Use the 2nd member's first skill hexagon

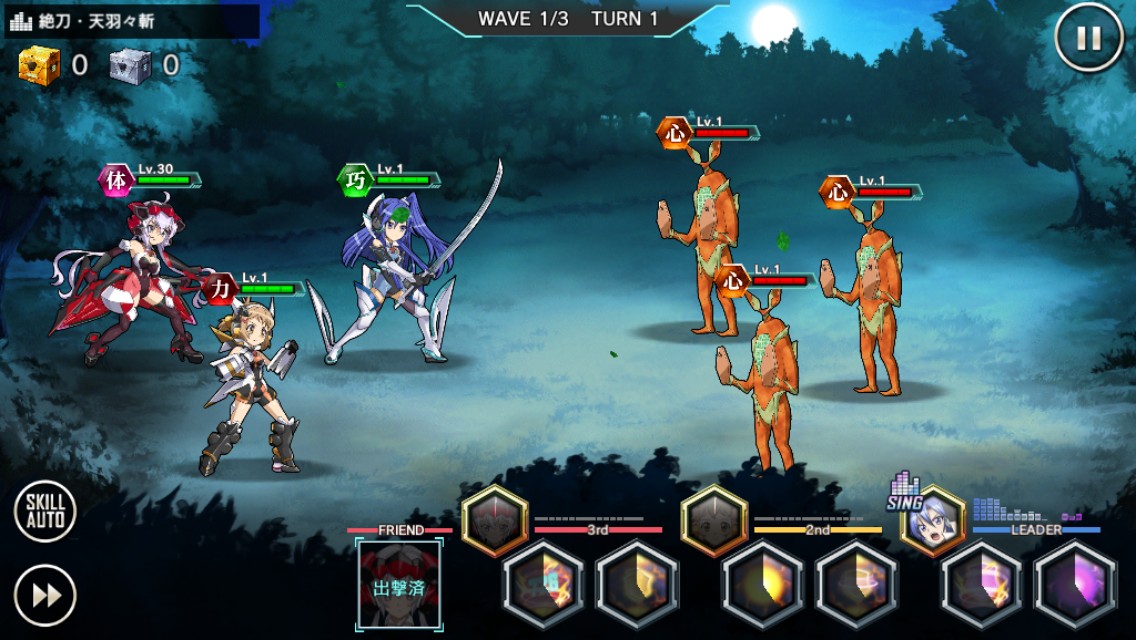pos(763,585)
